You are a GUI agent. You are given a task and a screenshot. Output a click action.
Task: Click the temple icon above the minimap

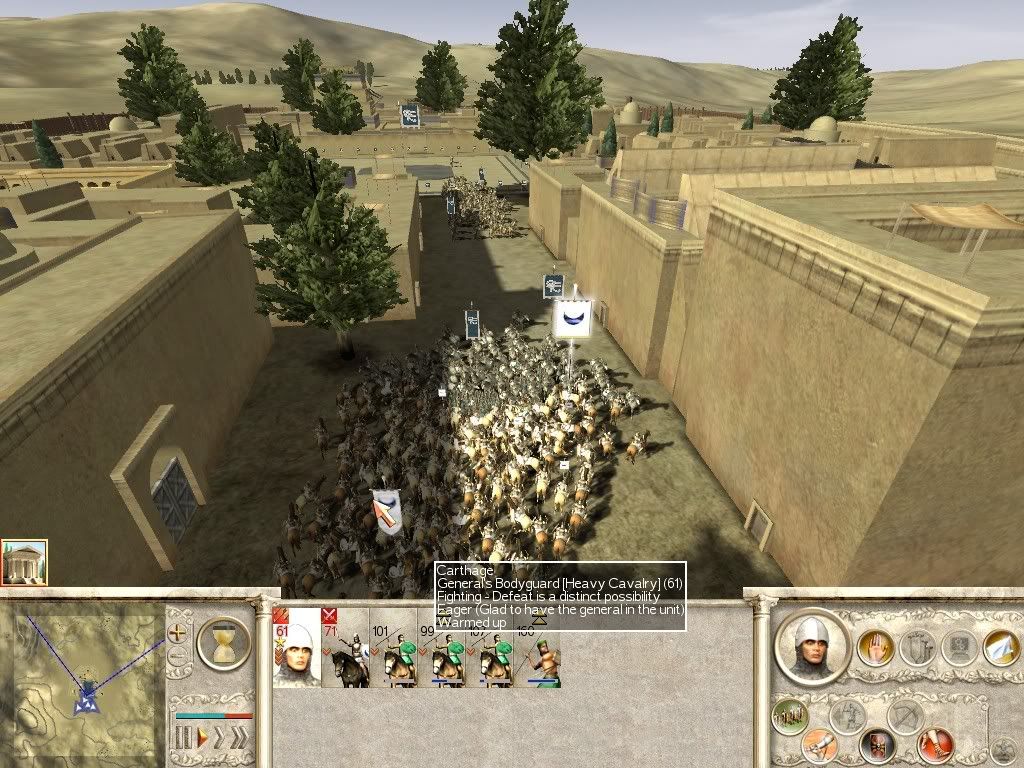pos(24,563)
